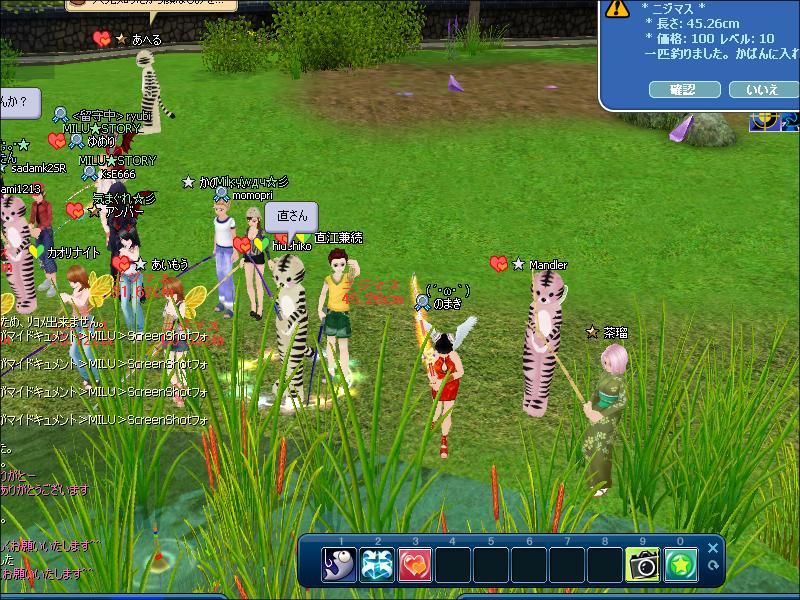Activate the green star icon in slot 0
The image size is (800, 600).
681,565
